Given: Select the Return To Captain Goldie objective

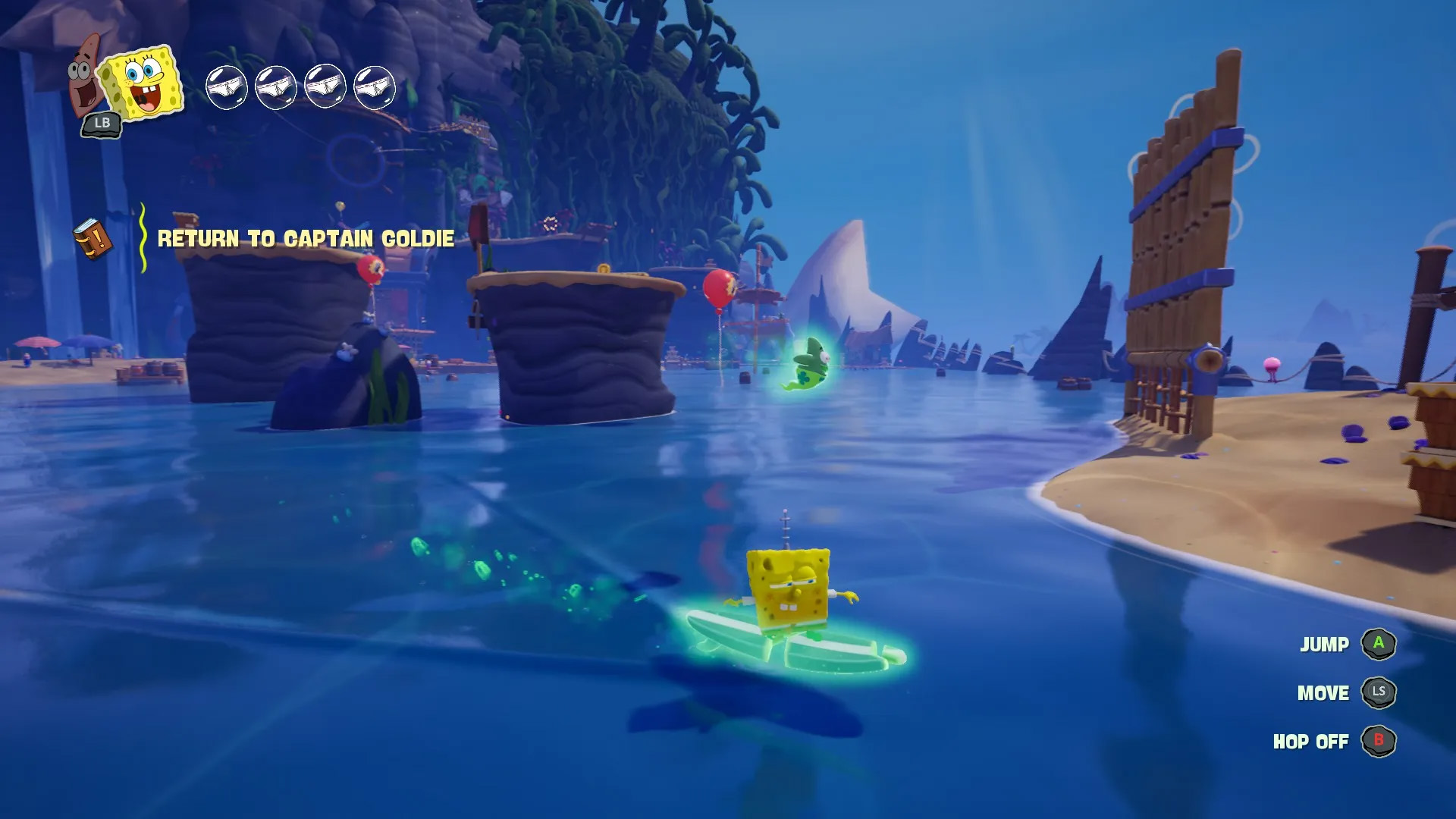Looking at the screenshot, I should pyautogui.click(x=305, y=237).
